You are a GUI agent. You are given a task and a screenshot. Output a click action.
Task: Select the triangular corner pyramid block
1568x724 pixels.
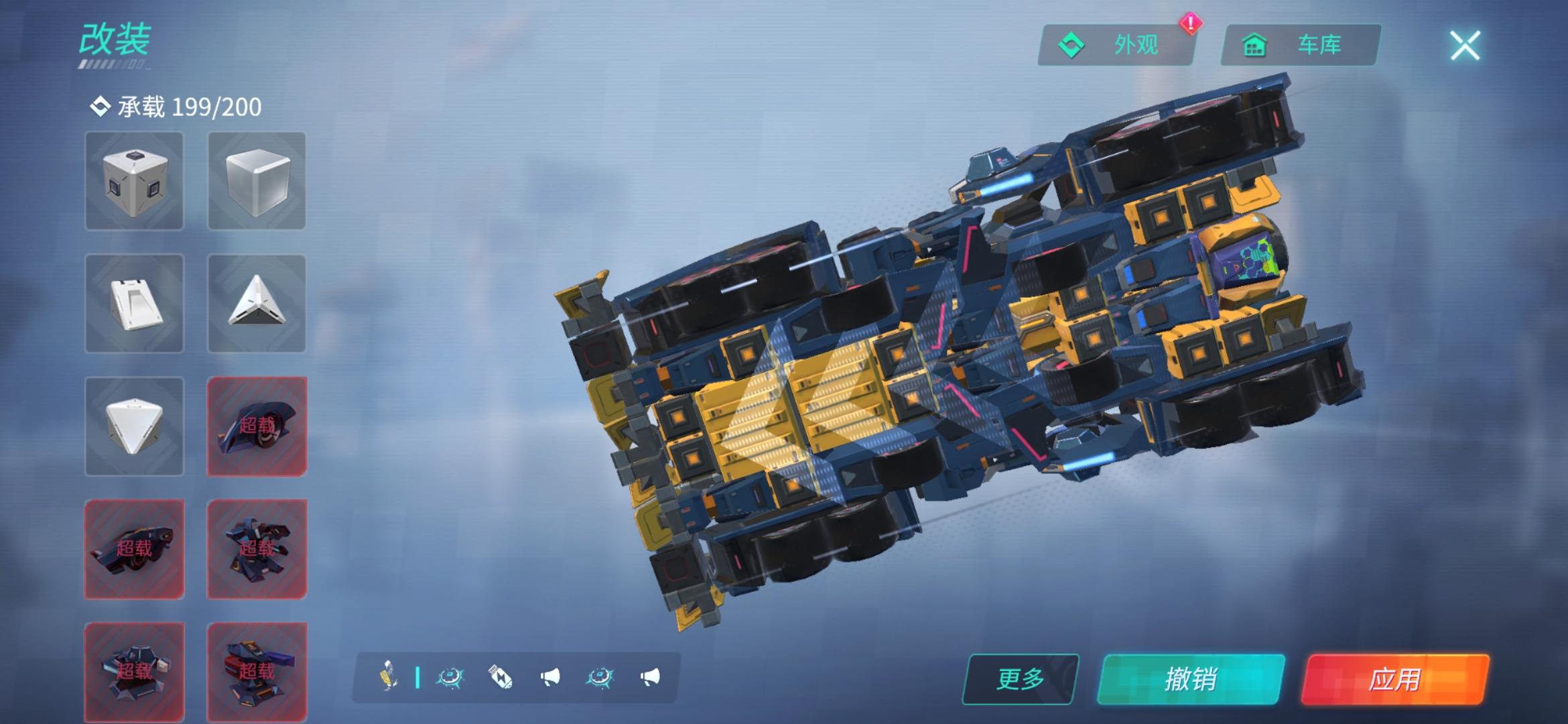257,304
